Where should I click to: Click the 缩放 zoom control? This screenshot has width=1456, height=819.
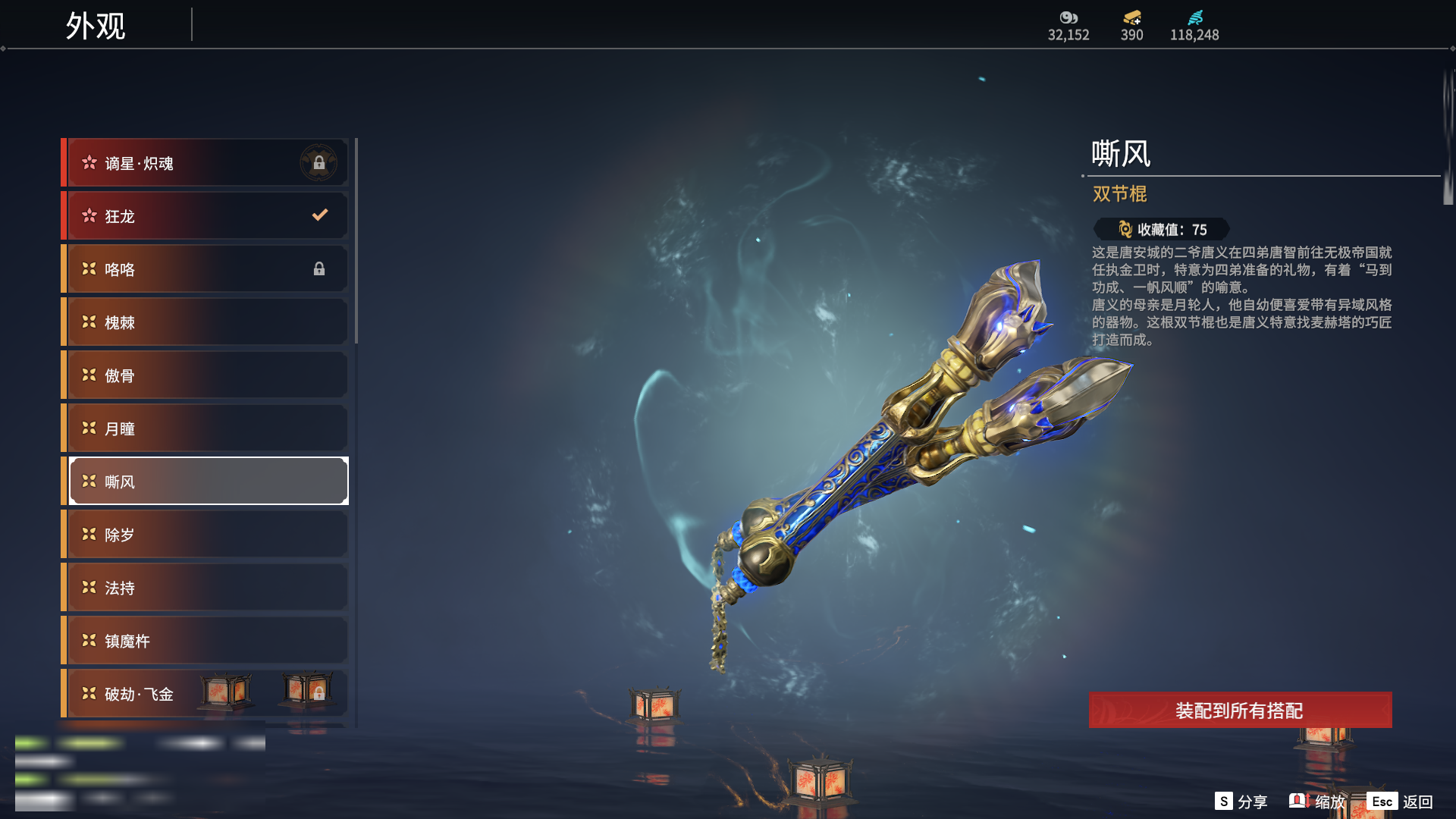coord(1318,802)
